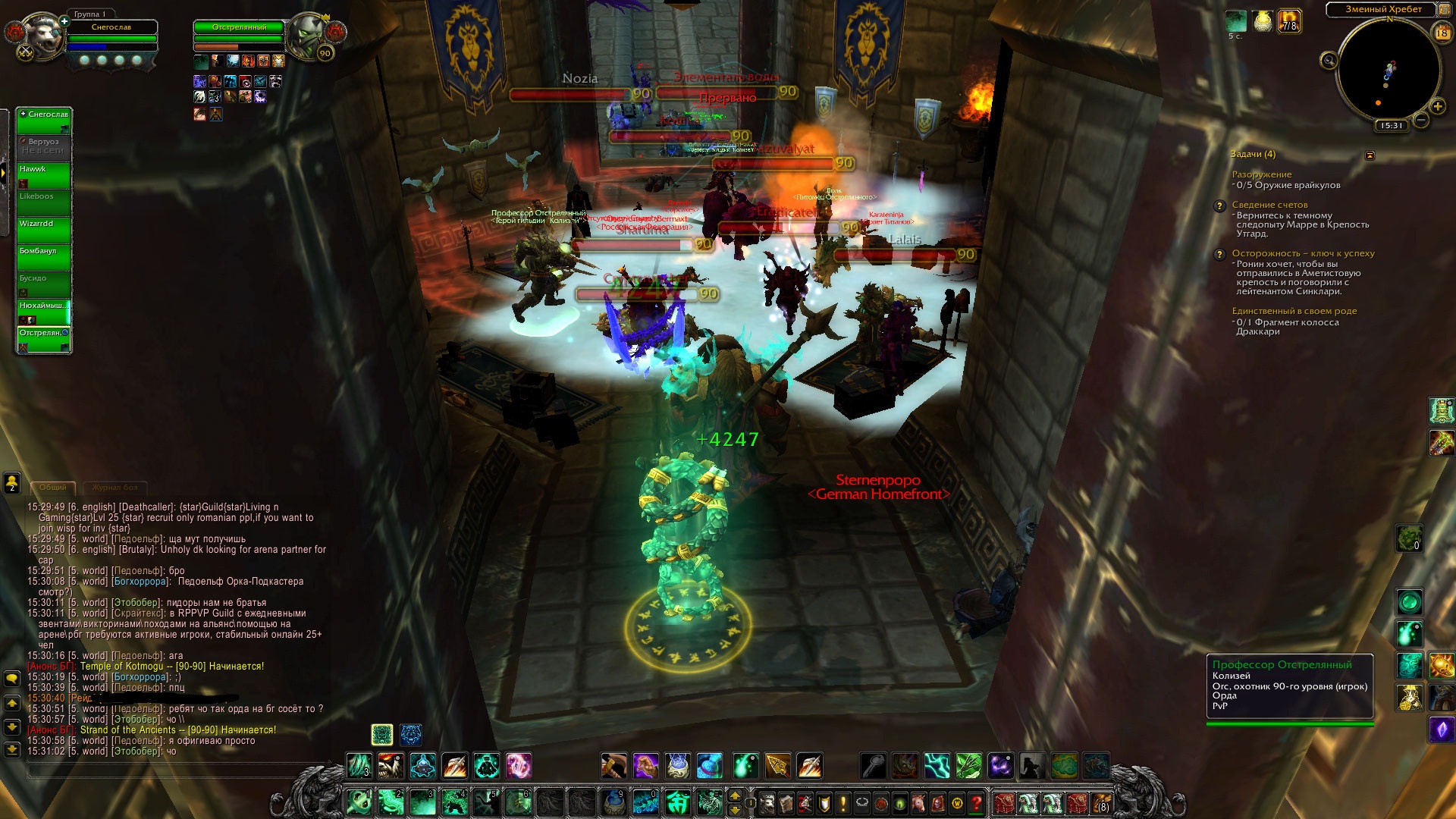Use the key icon ability
Viewport: 1456px width, 819px height.
(874, 766)
